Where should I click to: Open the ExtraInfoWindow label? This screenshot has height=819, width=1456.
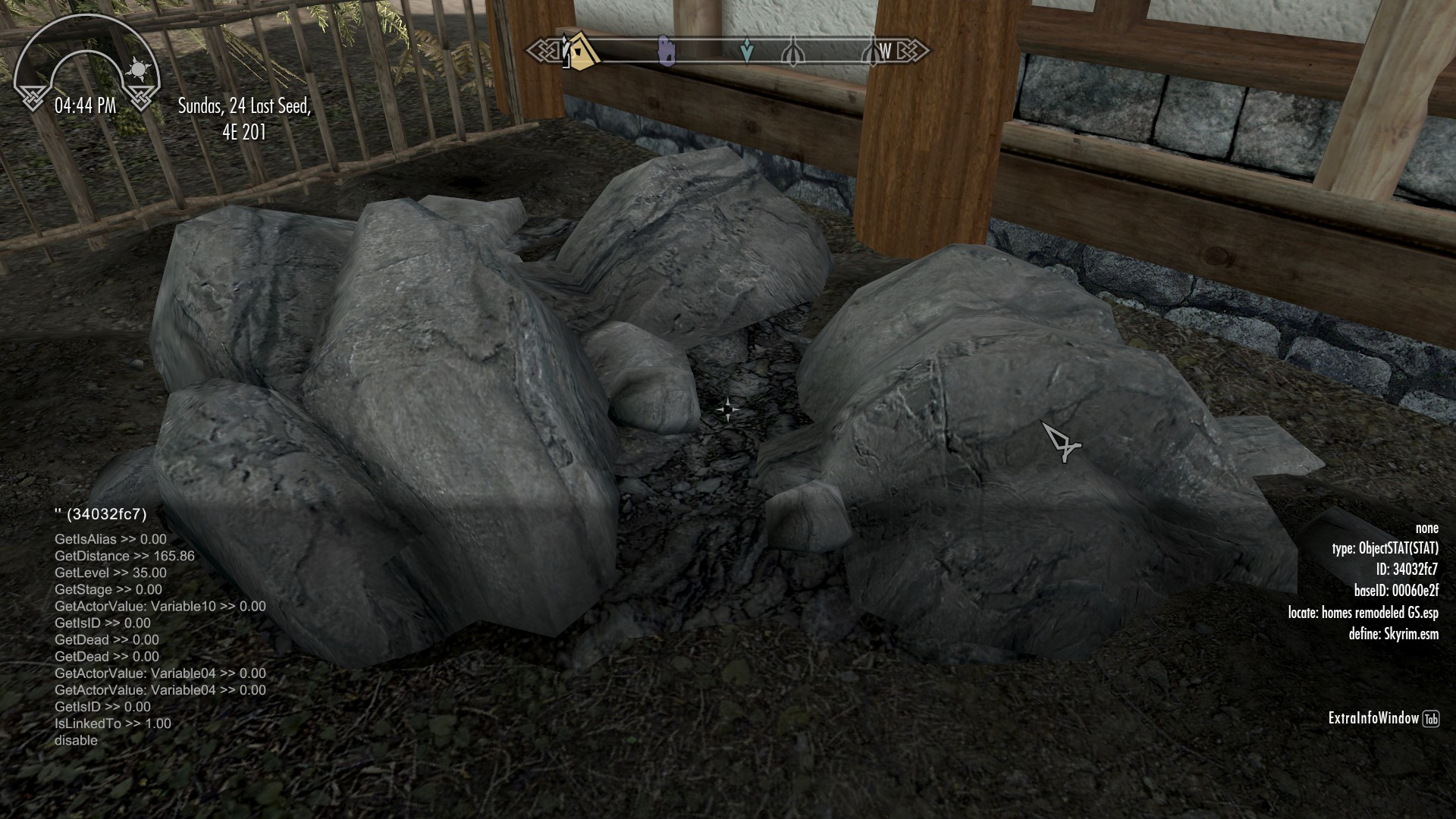coord(1373,718)
